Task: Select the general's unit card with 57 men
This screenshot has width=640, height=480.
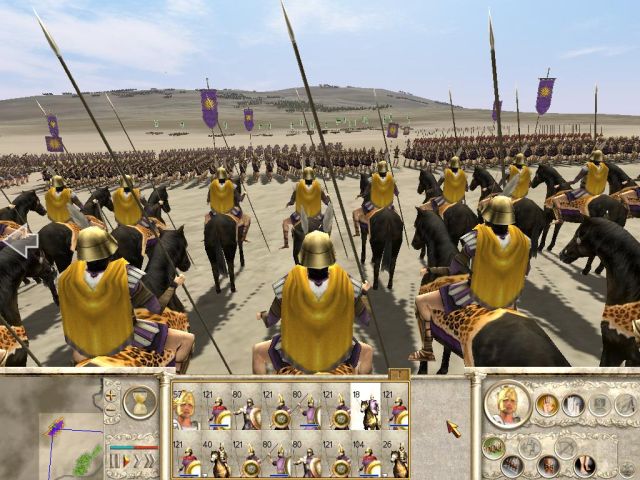Action: click(185, 409)
